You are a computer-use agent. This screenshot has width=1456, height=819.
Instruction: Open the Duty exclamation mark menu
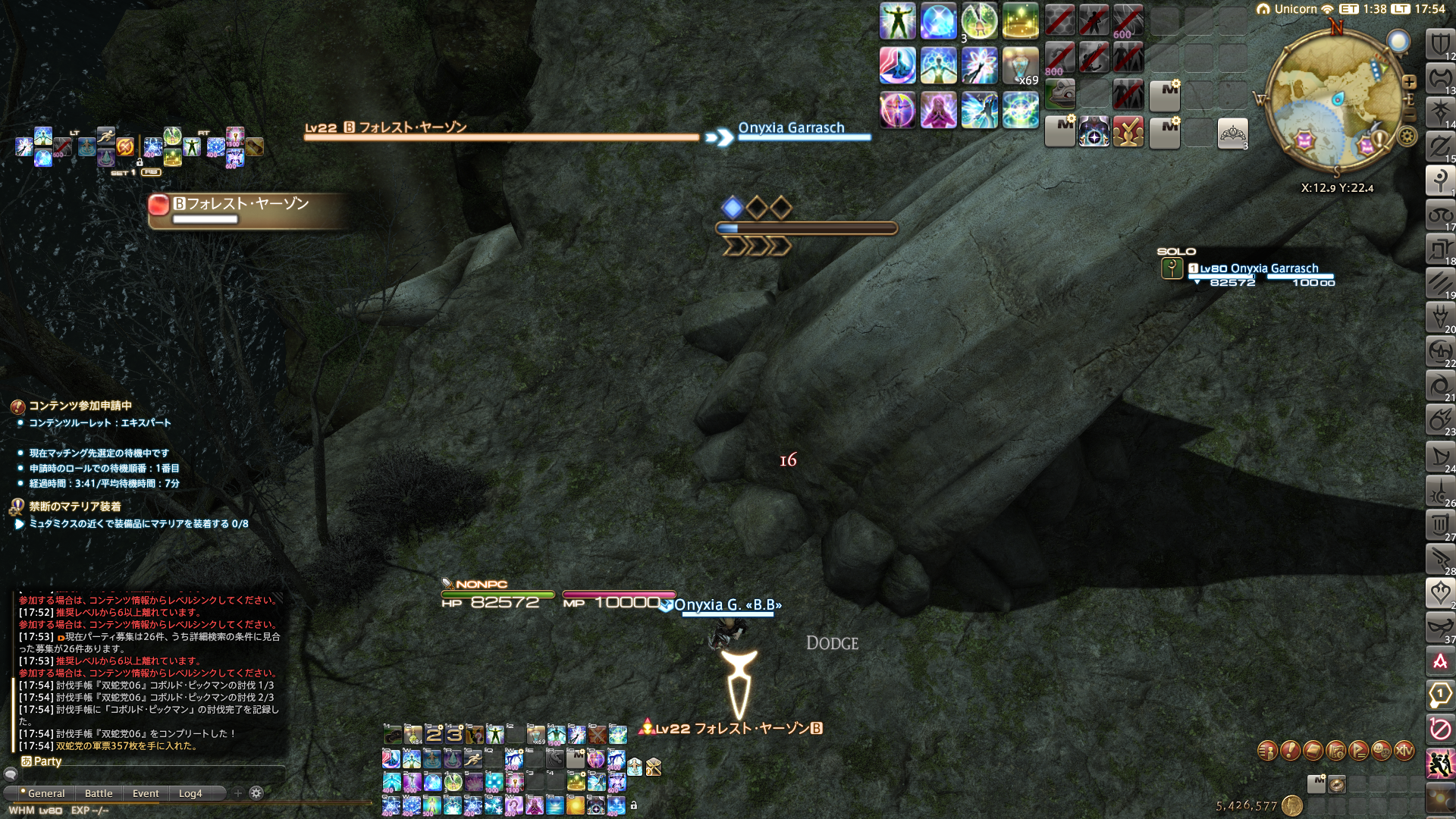[x=1290, y=751]
